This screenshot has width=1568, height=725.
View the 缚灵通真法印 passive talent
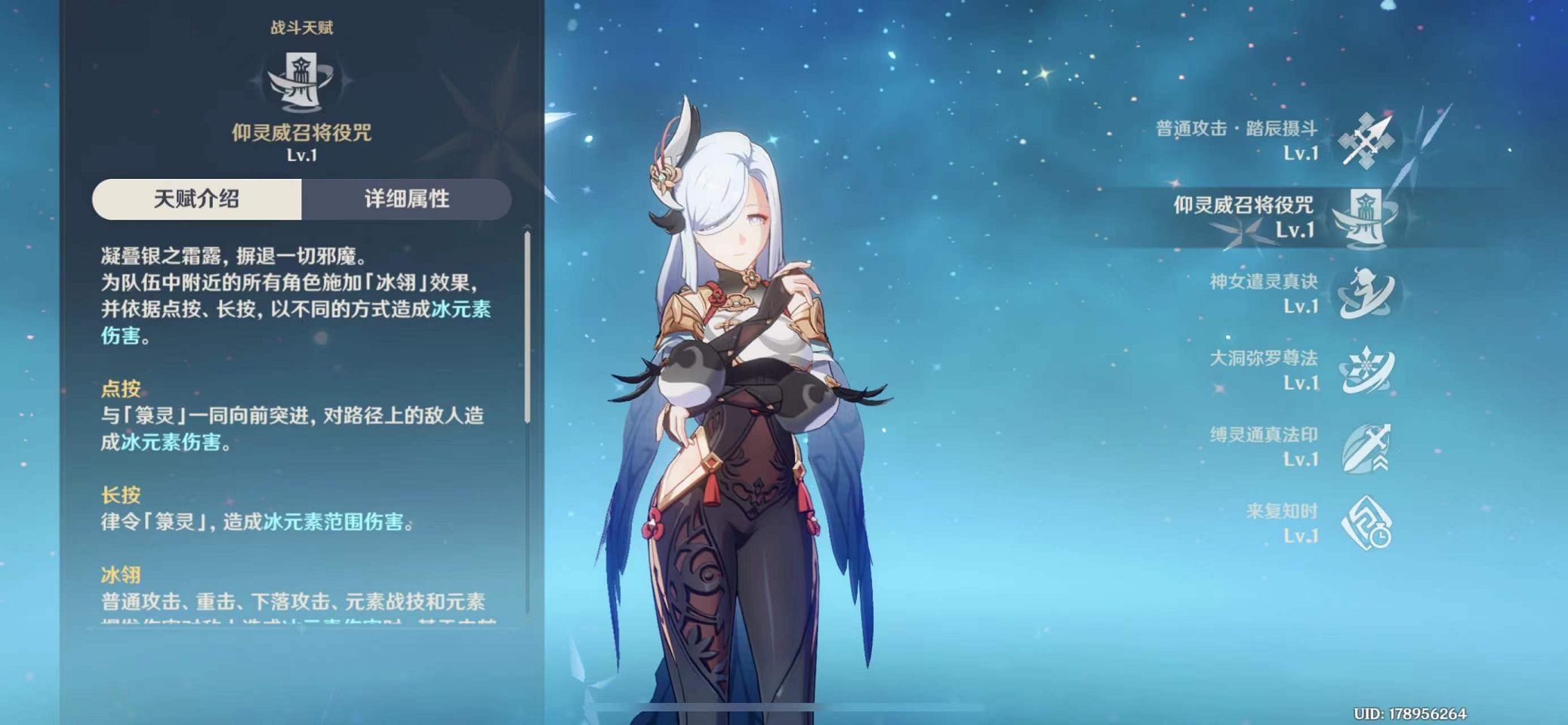click(x=1365, y=447)
